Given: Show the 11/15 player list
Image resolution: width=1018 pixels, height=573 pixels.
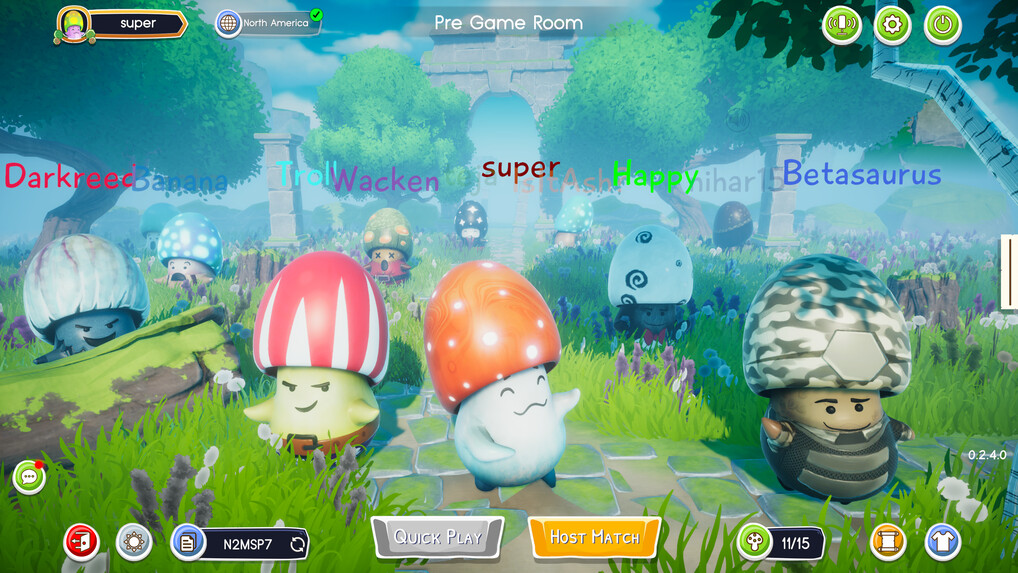Looking at the screenshot, I should click(x=781, y=543).
